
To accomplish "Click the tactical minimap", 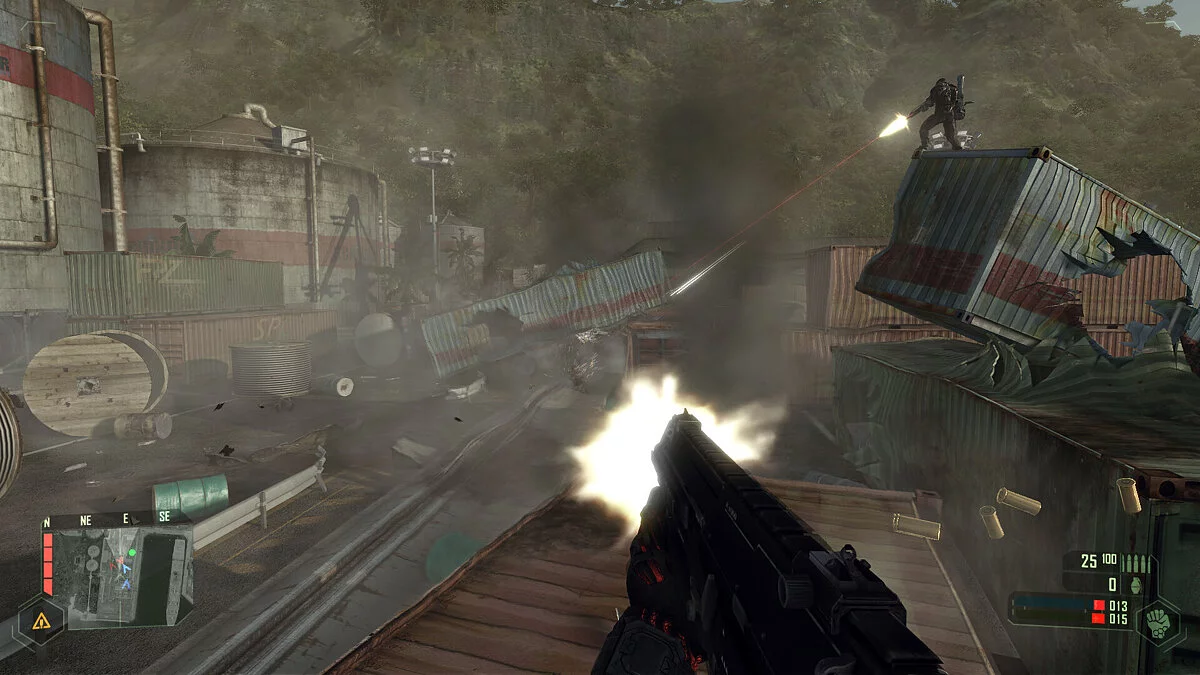I will coord(120,576).
